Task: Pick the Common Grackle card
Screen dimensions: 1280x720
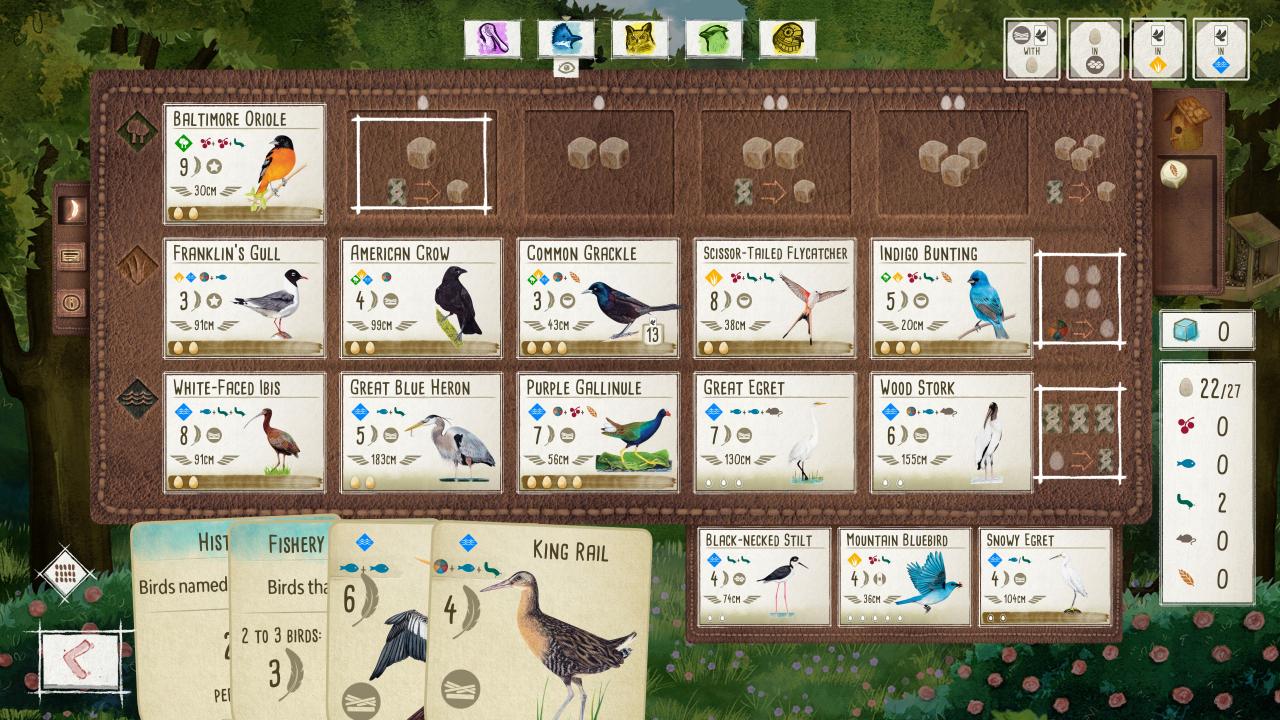Action: pyautogui.click(x=598, y=297)
